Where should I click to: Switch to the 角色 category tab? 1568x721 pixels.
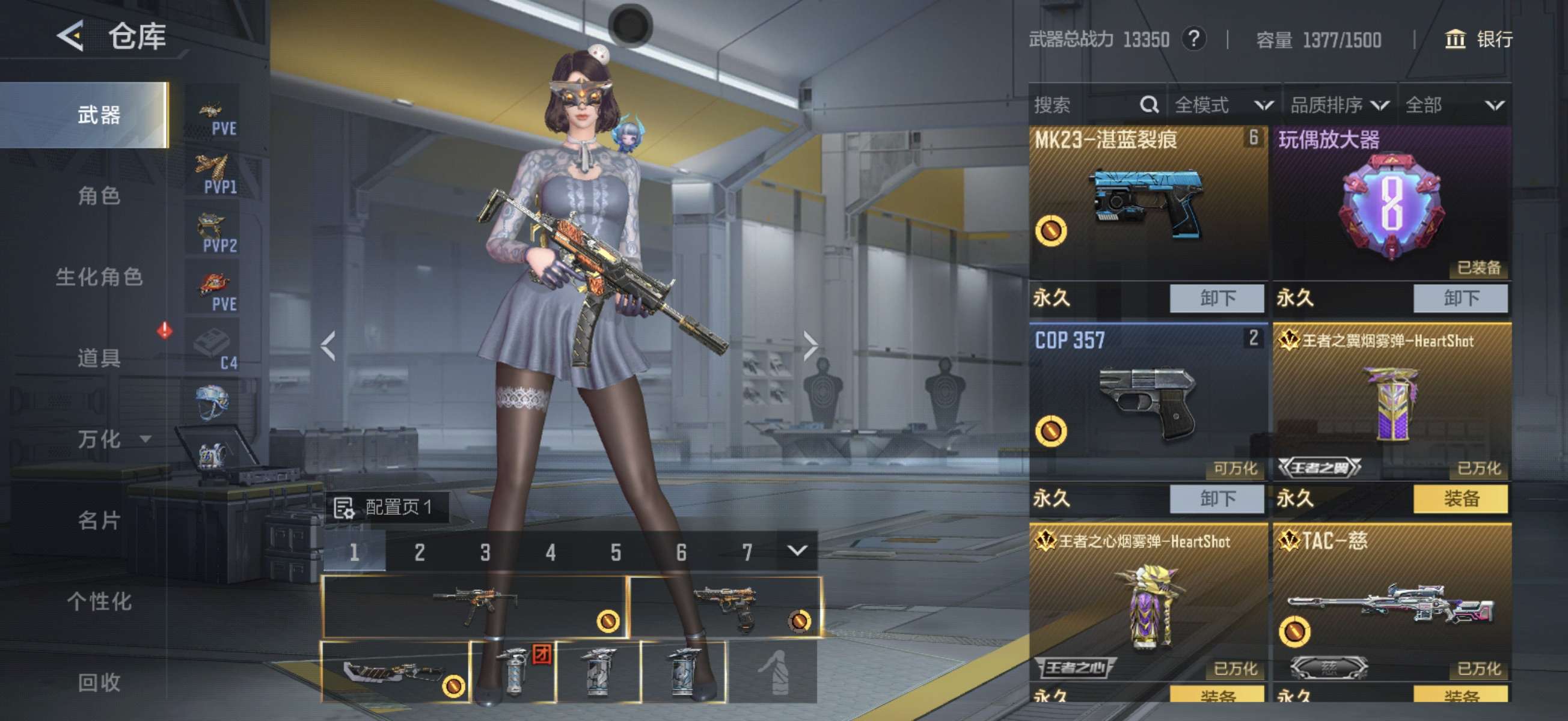point(99,196)
